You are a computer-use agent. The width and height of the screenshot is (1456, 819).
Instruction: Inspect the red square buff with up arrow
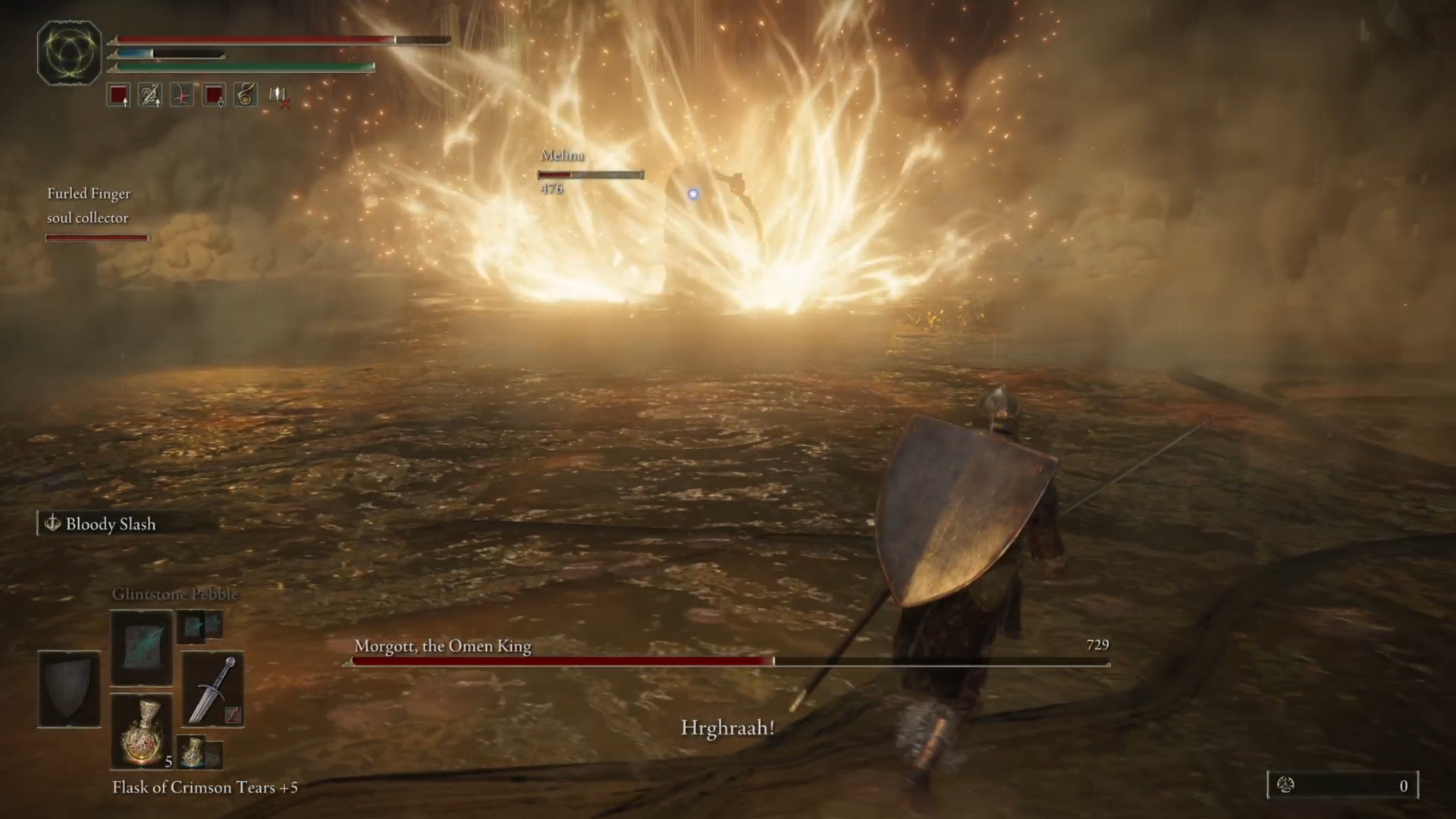click(118, 96)
